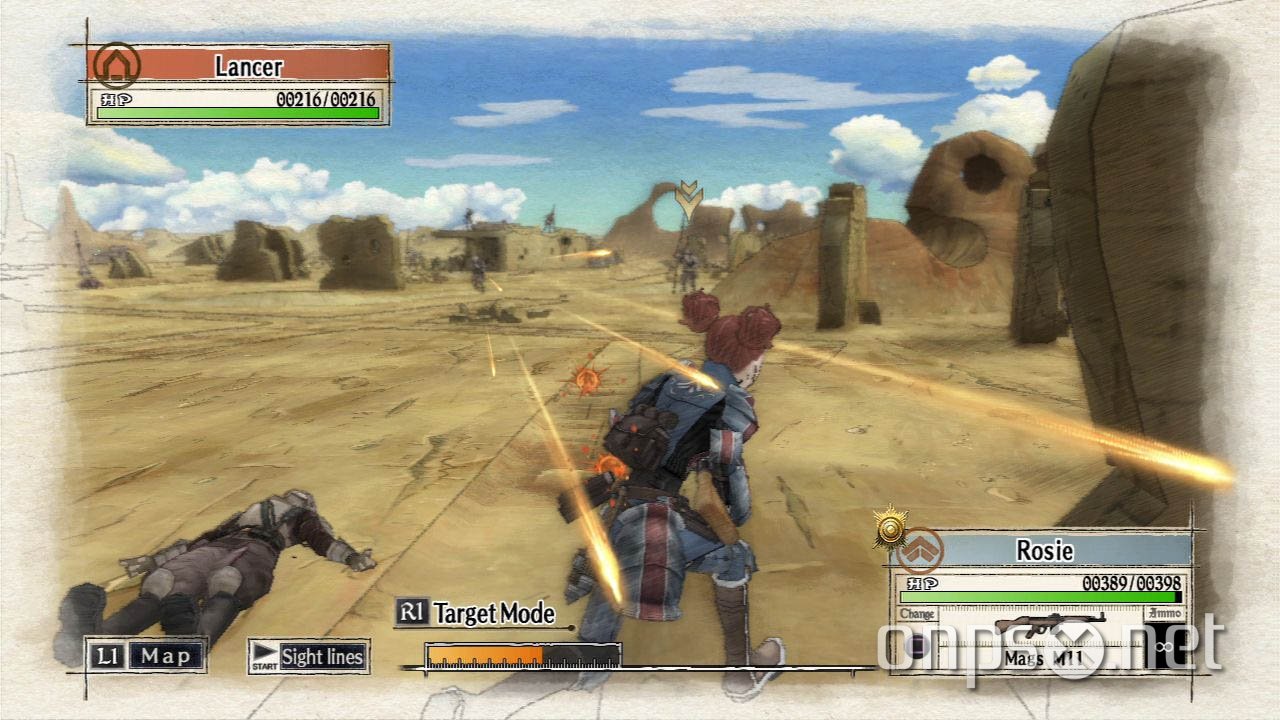Select the R1 button icon near Target Mode
Screen dimensions: 1280x720
414,614
